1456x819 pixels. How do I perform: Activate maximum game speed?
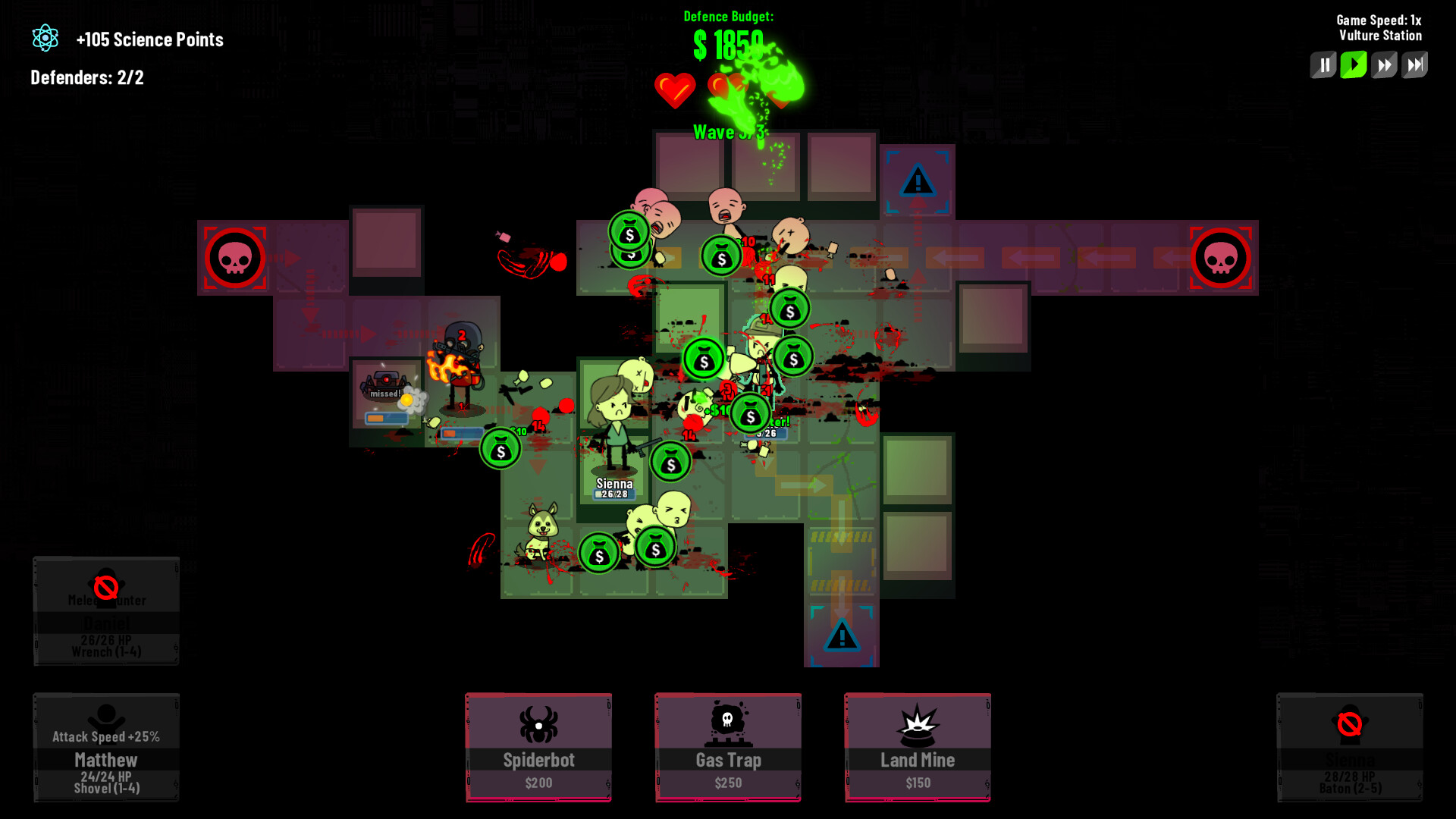(1414, 64)
